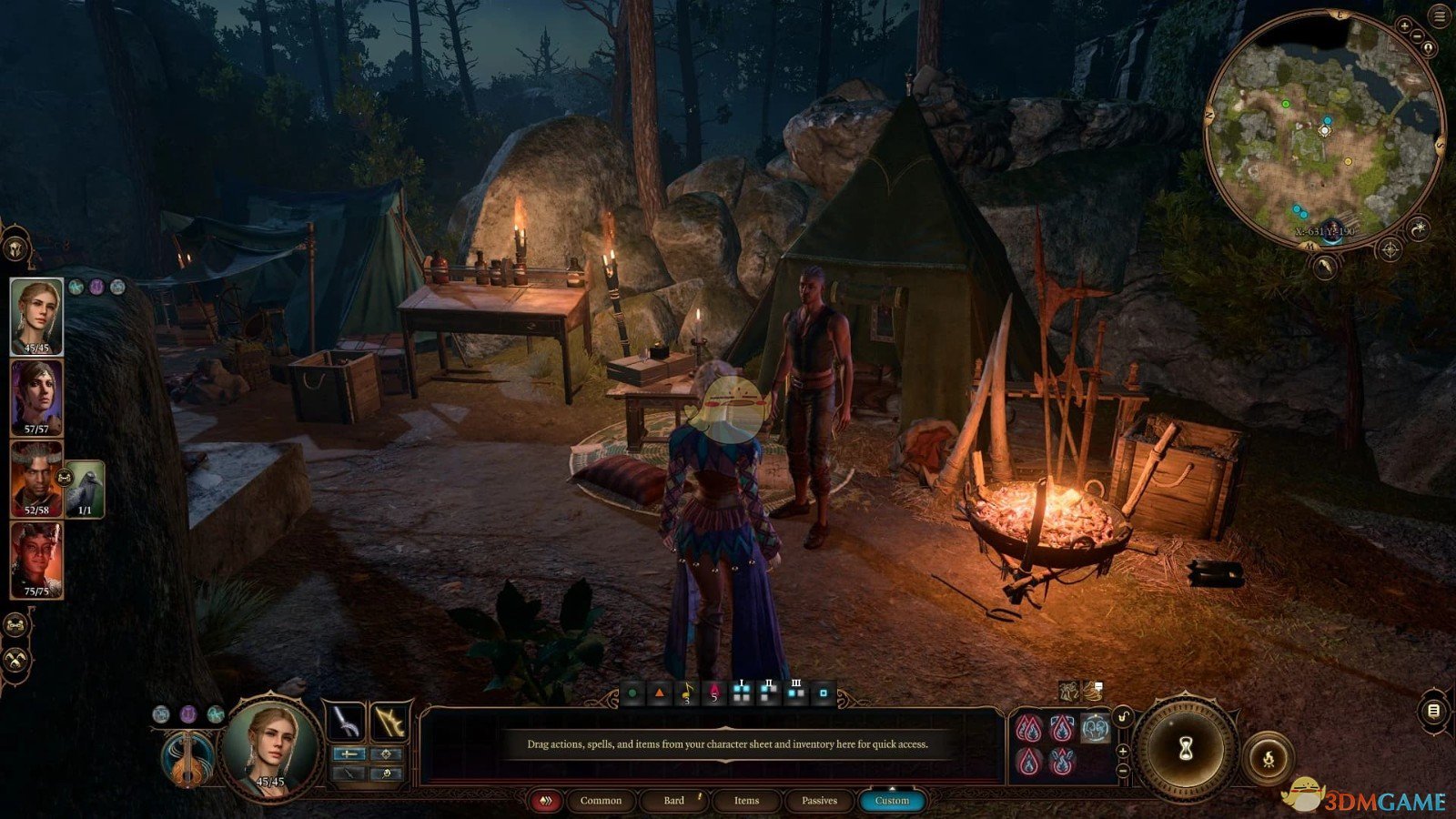The height and width of the screenshot is (819, 1456).
Task: Select the Custom hotbar tab
Action: pos(892,801)
